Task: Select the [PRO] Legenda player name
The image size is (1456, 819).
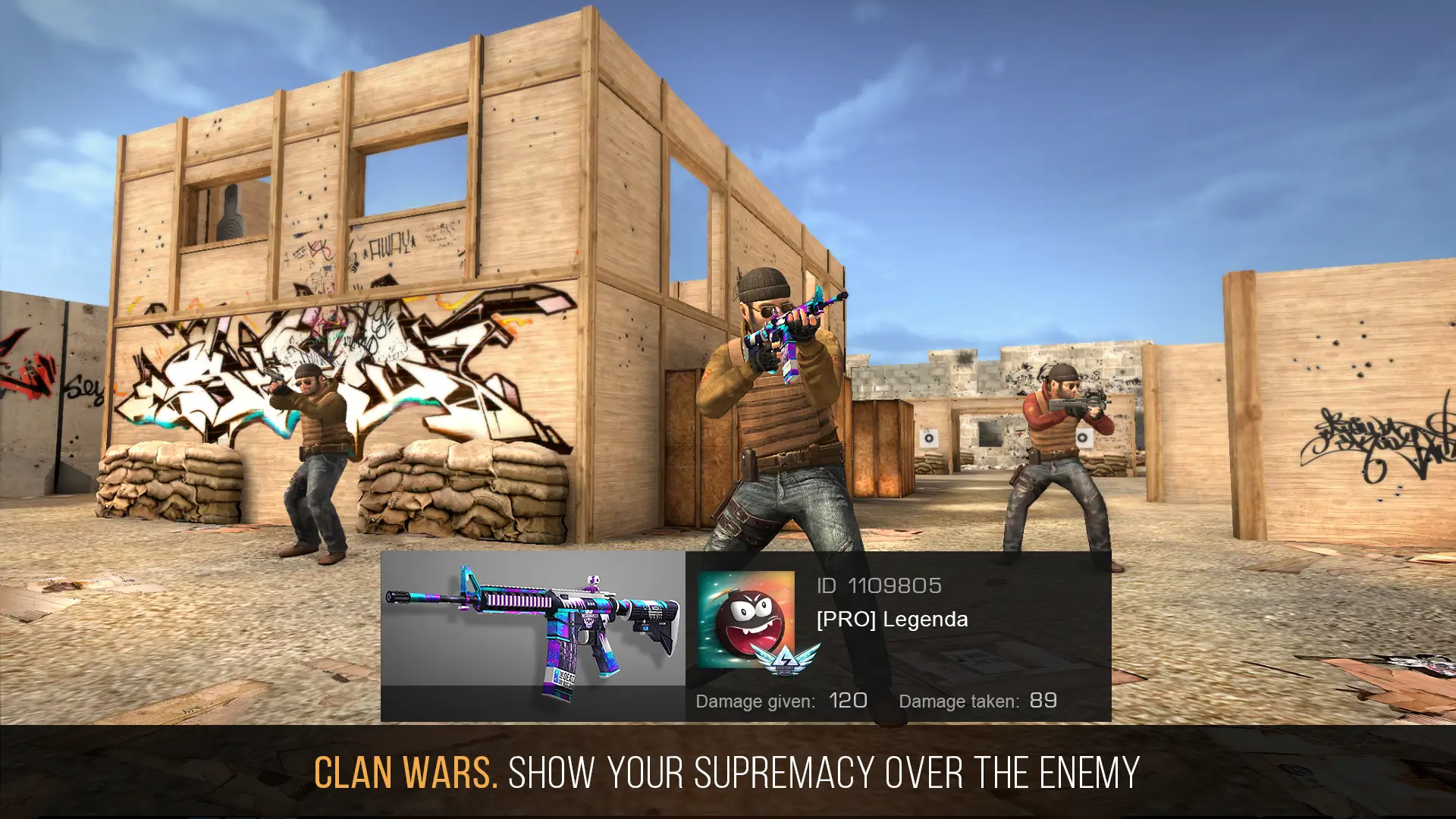Action: pyautogui.click(x=891, y=619)
